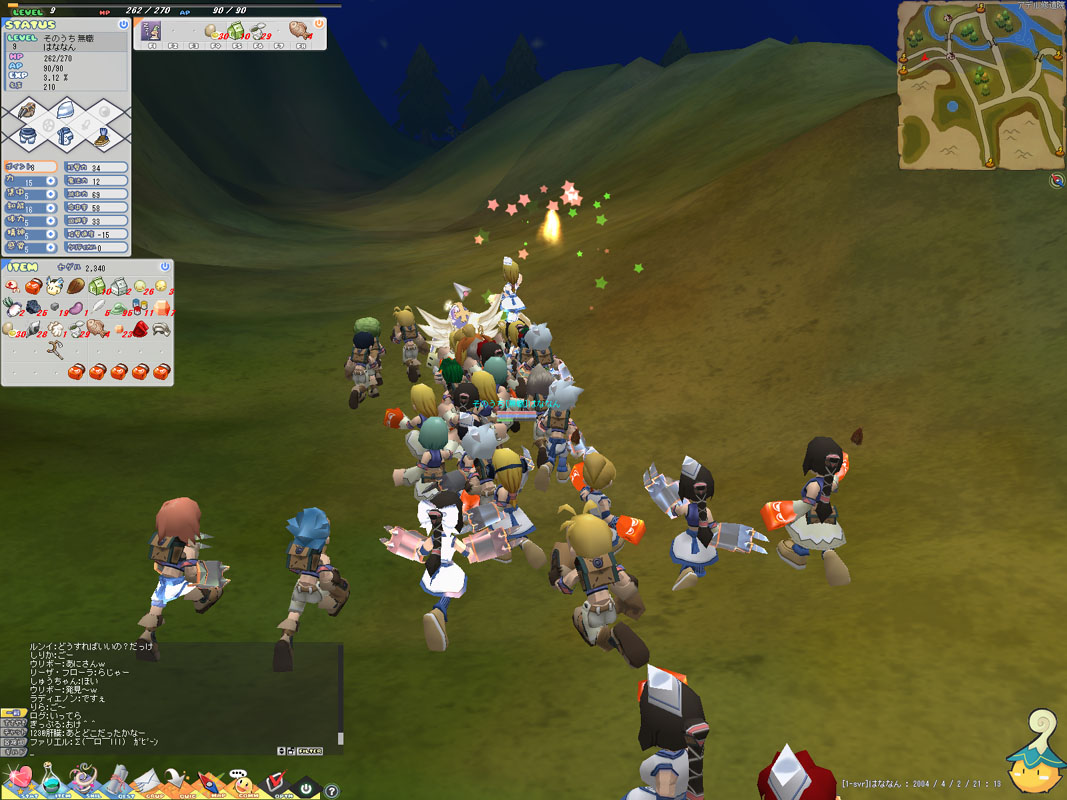Screen dimensions: 1067x800
Task: Open the STAT heart menu icon
Action: pyautogui.click(x=19, y=778)
